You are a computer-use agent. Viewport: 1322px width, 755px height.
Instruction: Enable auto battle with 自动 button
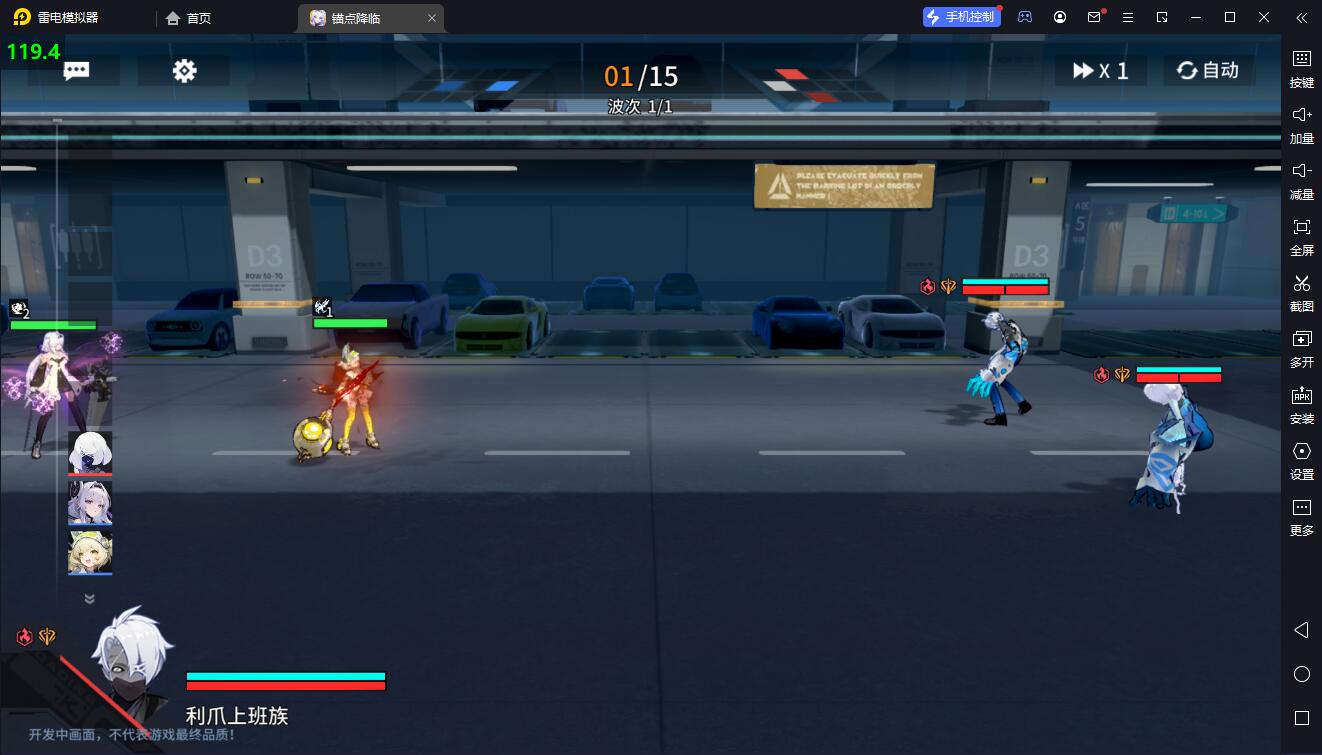(x=1208, y=71)
